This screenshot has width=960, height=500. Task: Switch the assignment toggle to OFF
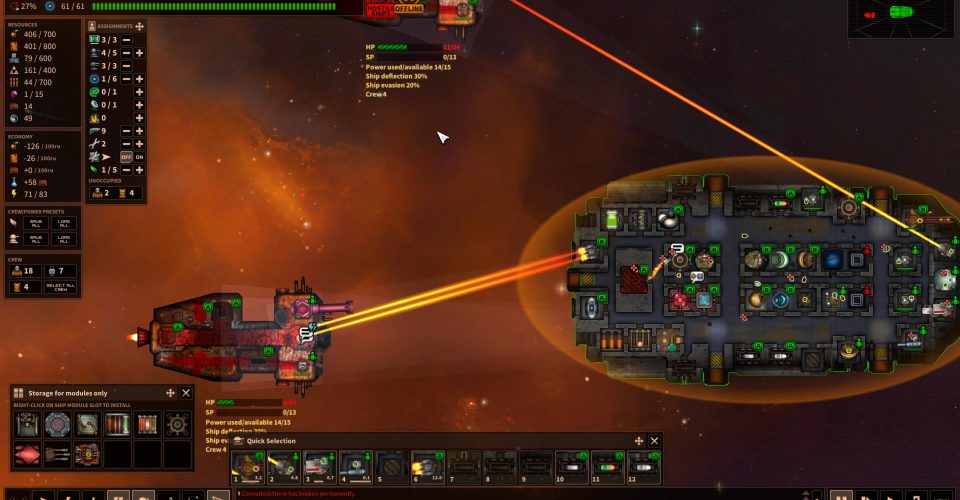click(126, 157)
